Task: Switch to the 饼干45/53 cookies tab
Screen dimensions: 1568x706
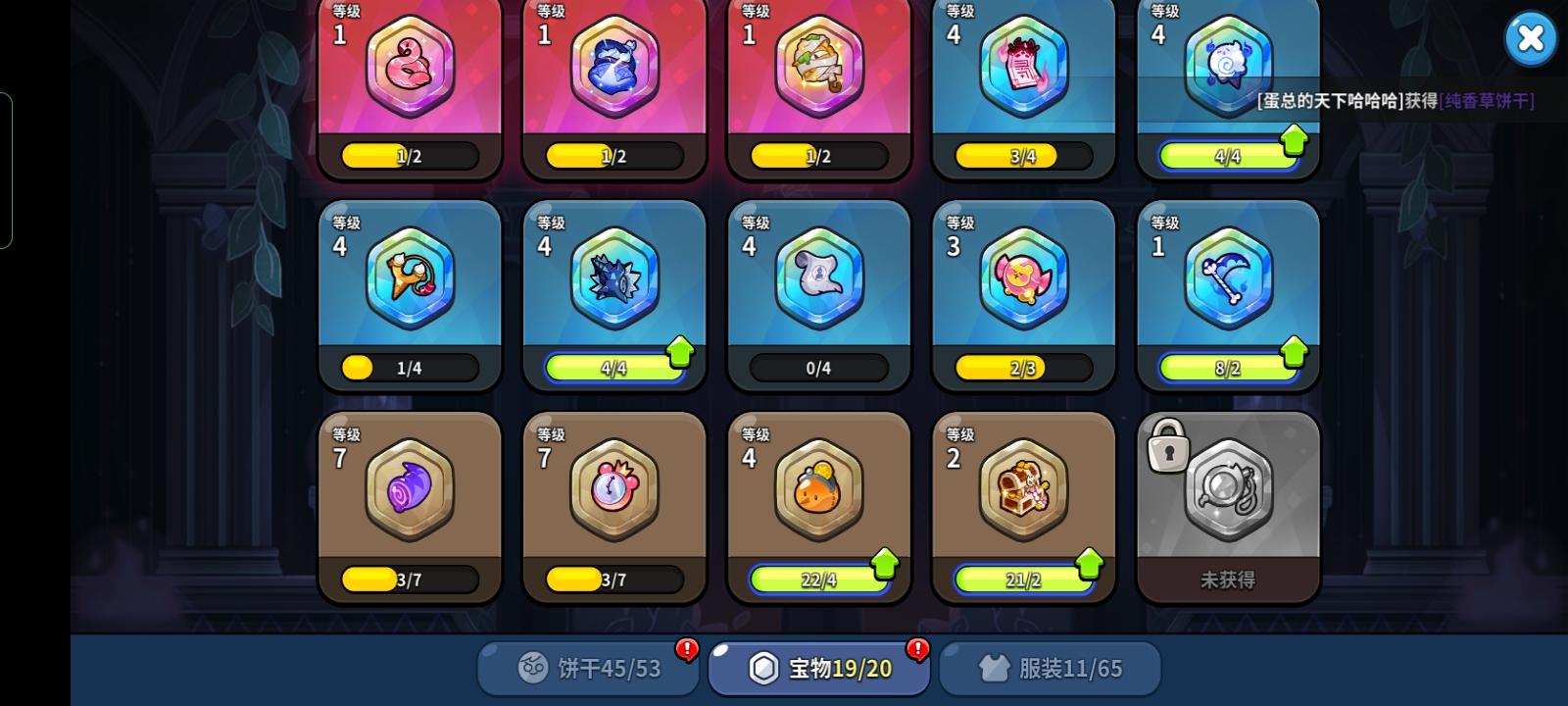Action: click(x=586, y=667)
